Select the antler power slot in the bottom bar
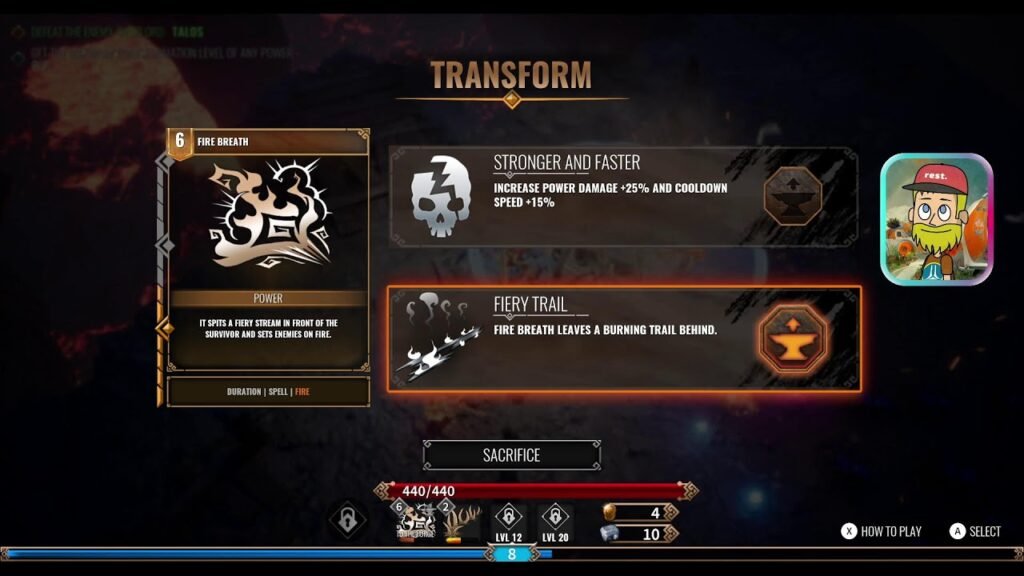This screenshot has height=576, width=1024. tap(462, 522)
